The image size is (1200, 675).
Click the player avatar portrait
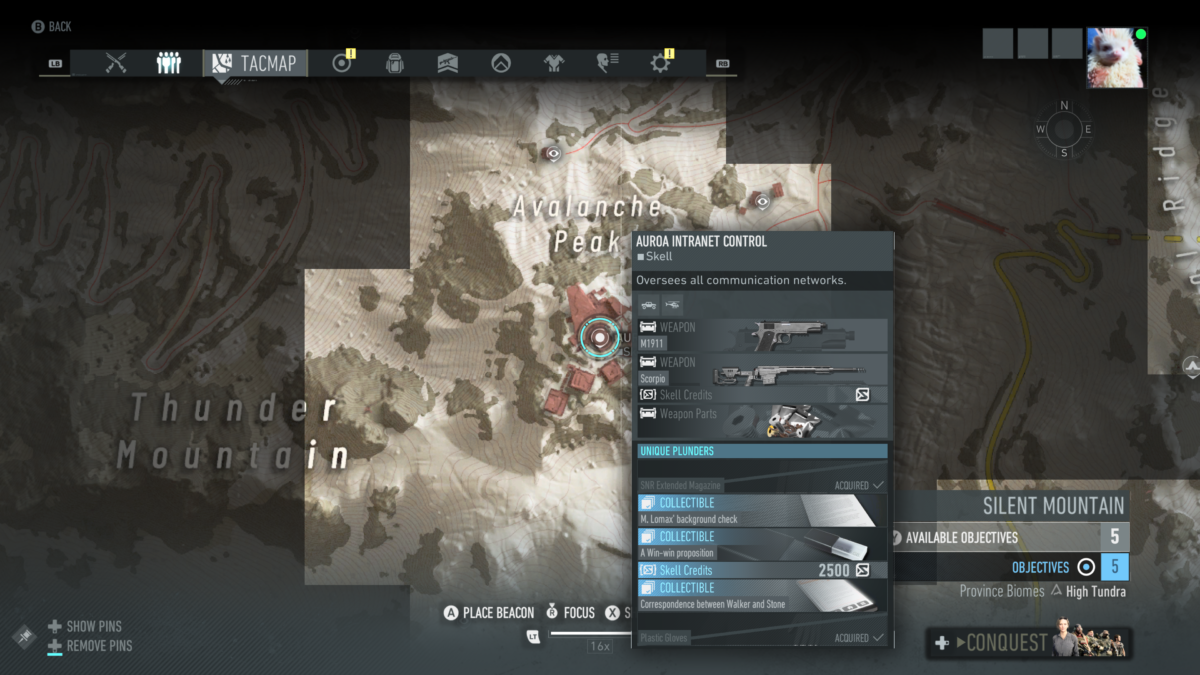point(1116,58)
